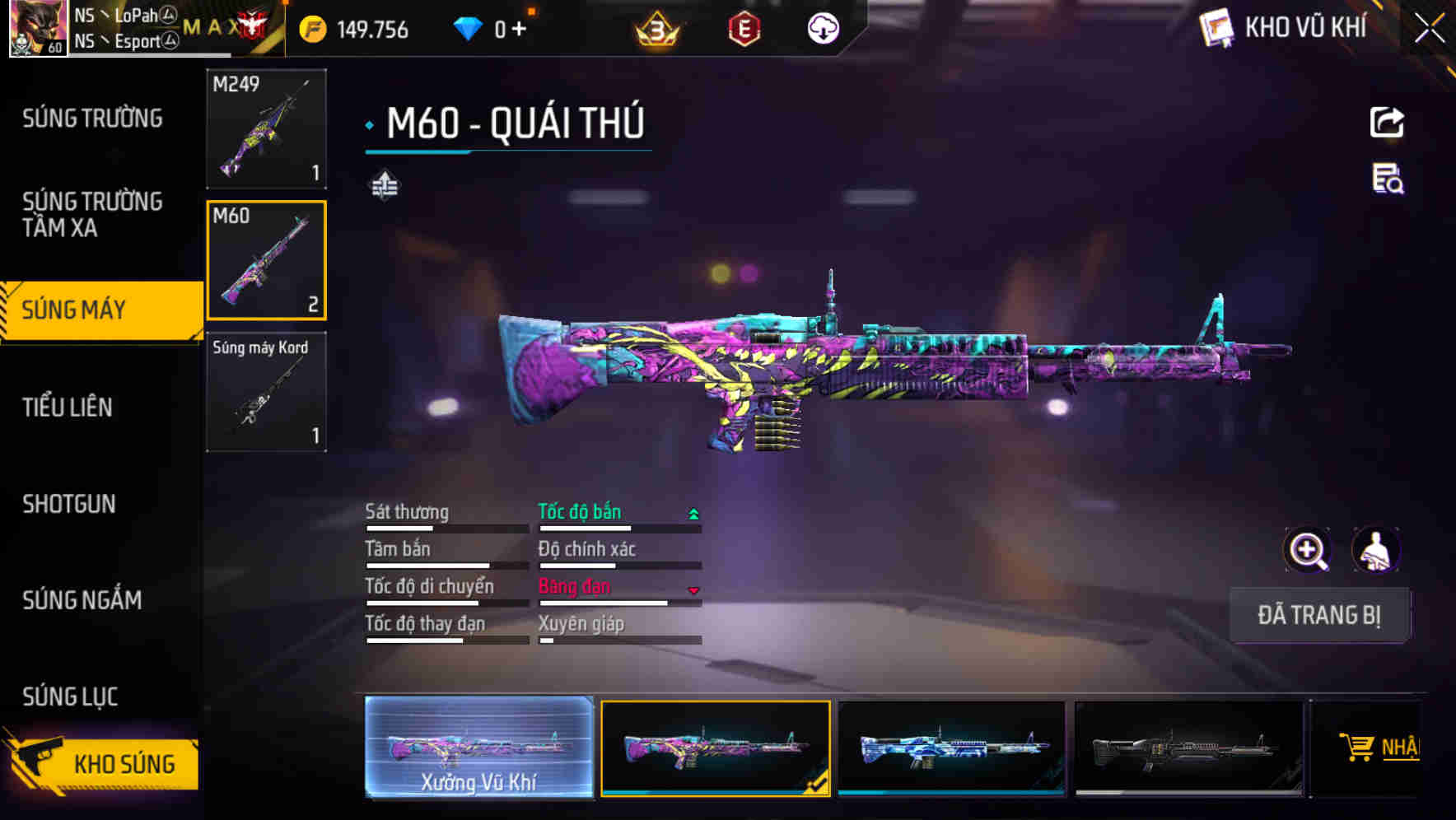Open the Súng Trường Tầm Xa category
The width and height of the screenshot is (1456, 820).
[92, 214]
